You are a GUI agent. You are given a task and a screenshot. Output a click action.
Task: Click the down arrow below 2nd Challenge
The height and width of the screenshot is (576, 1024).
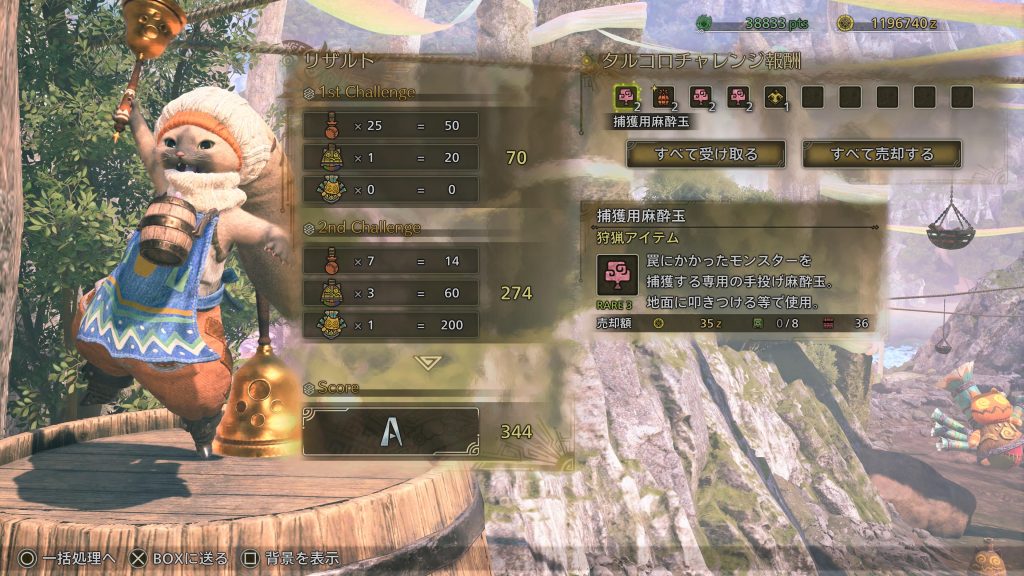tap(428, 362)
